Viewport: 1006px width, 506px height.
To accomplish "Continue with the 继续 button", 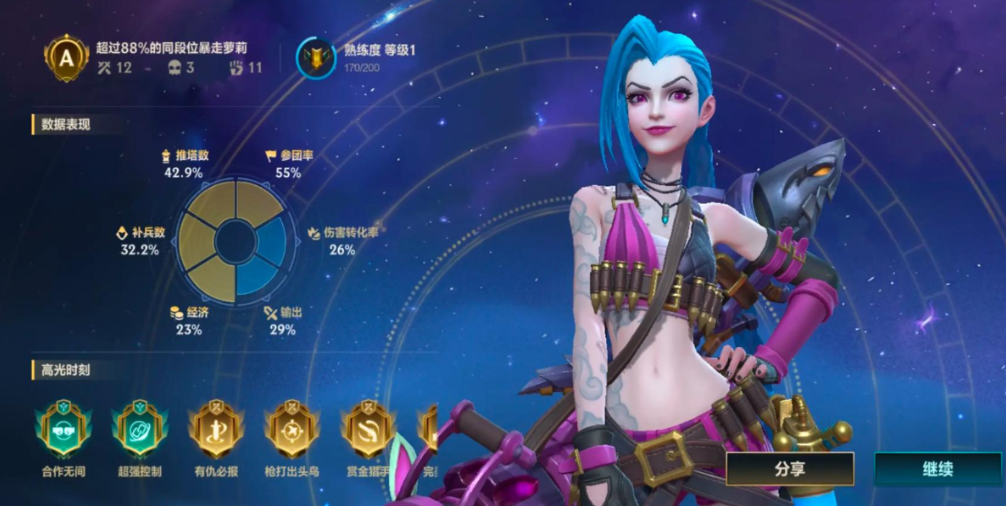I will tap(937, 468).
